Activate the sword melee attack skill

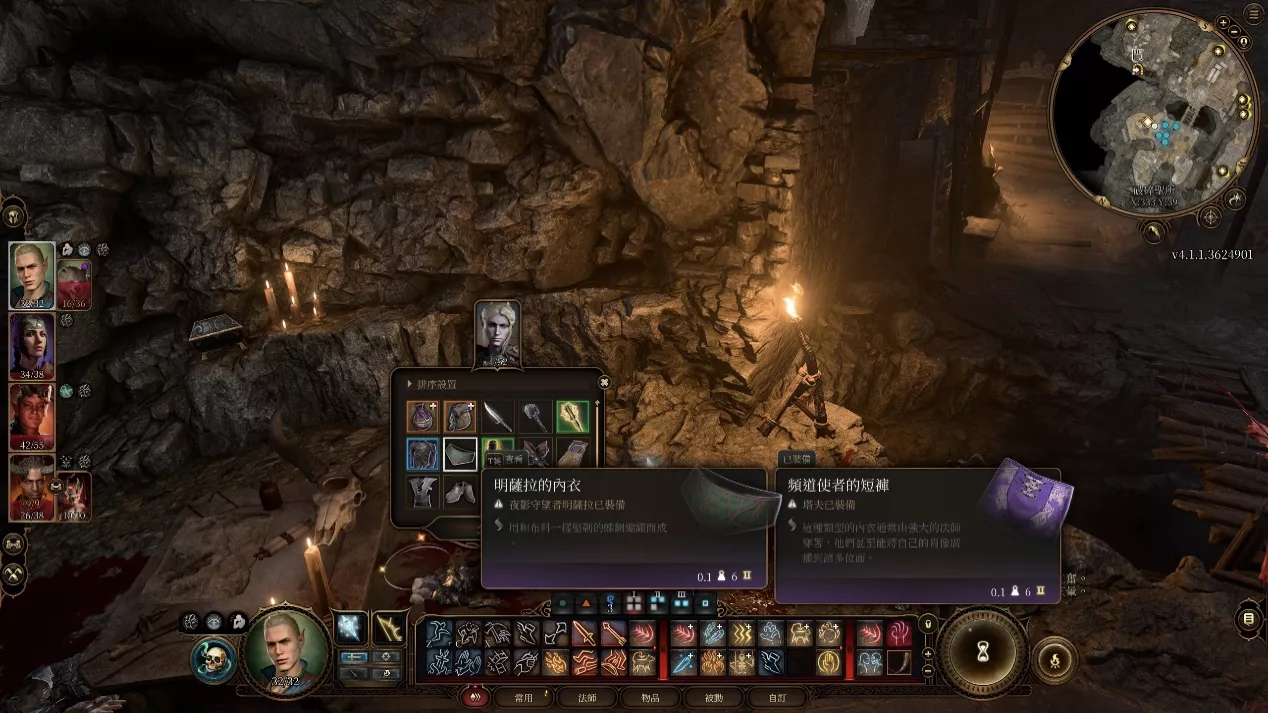(585, 633)
